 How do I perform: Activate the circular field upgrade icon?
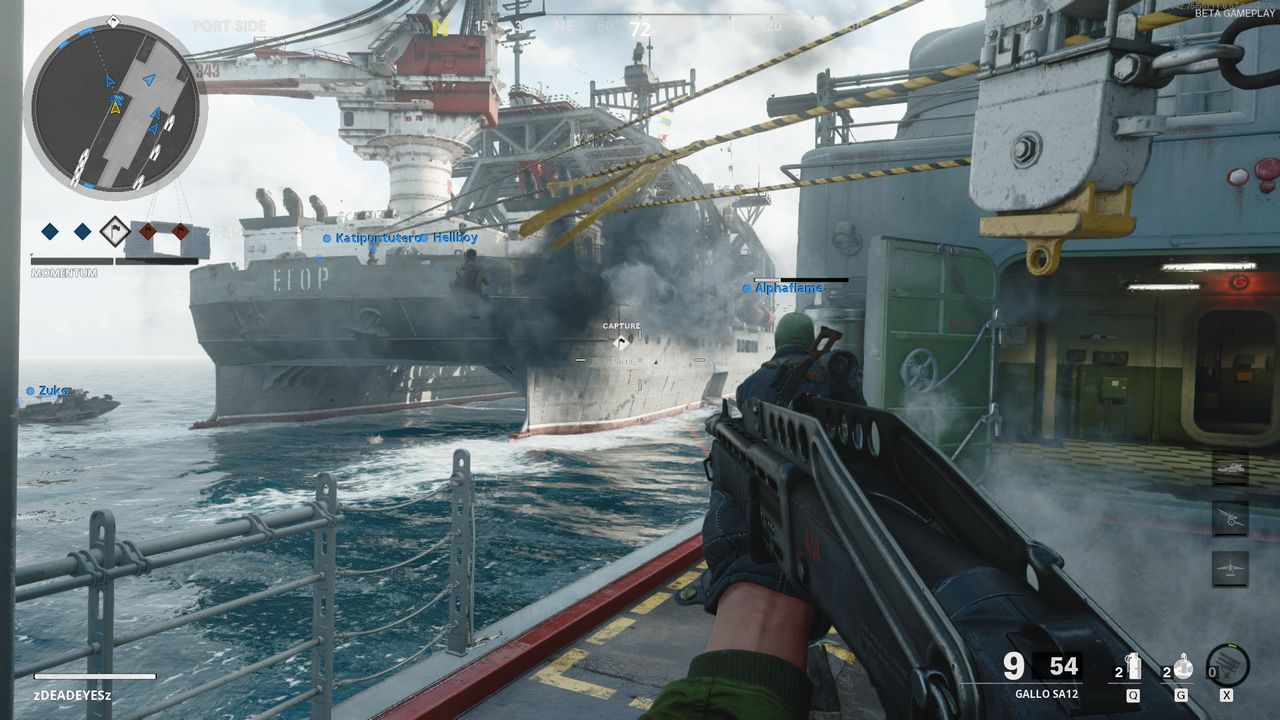[1228, 665]
